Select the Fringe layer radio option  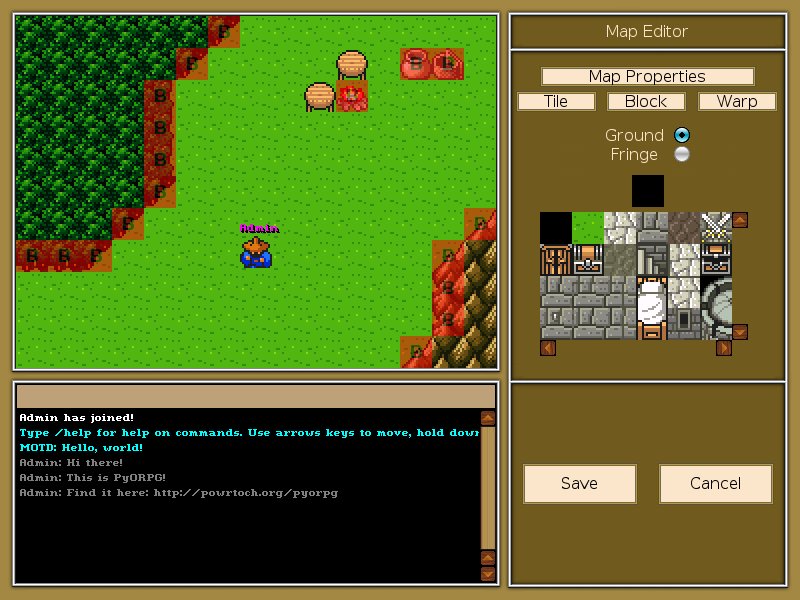(x=682, y=154)
